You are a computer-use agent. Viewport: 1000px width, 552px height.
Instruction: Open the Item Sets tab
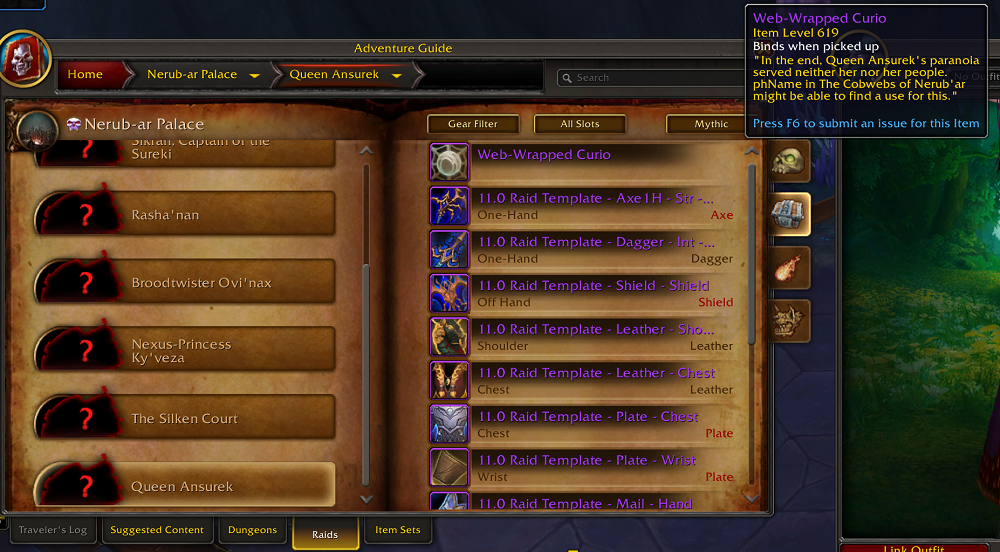point(398,530)
